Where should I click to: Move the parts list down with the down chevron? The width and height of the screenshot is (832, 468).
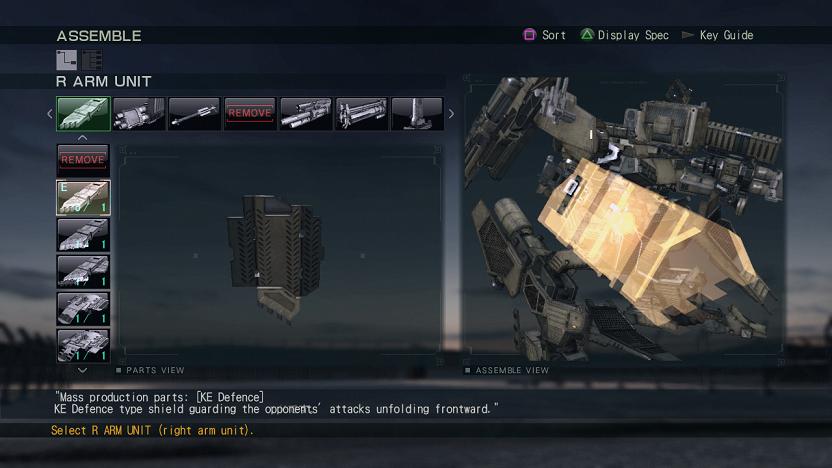83,370
